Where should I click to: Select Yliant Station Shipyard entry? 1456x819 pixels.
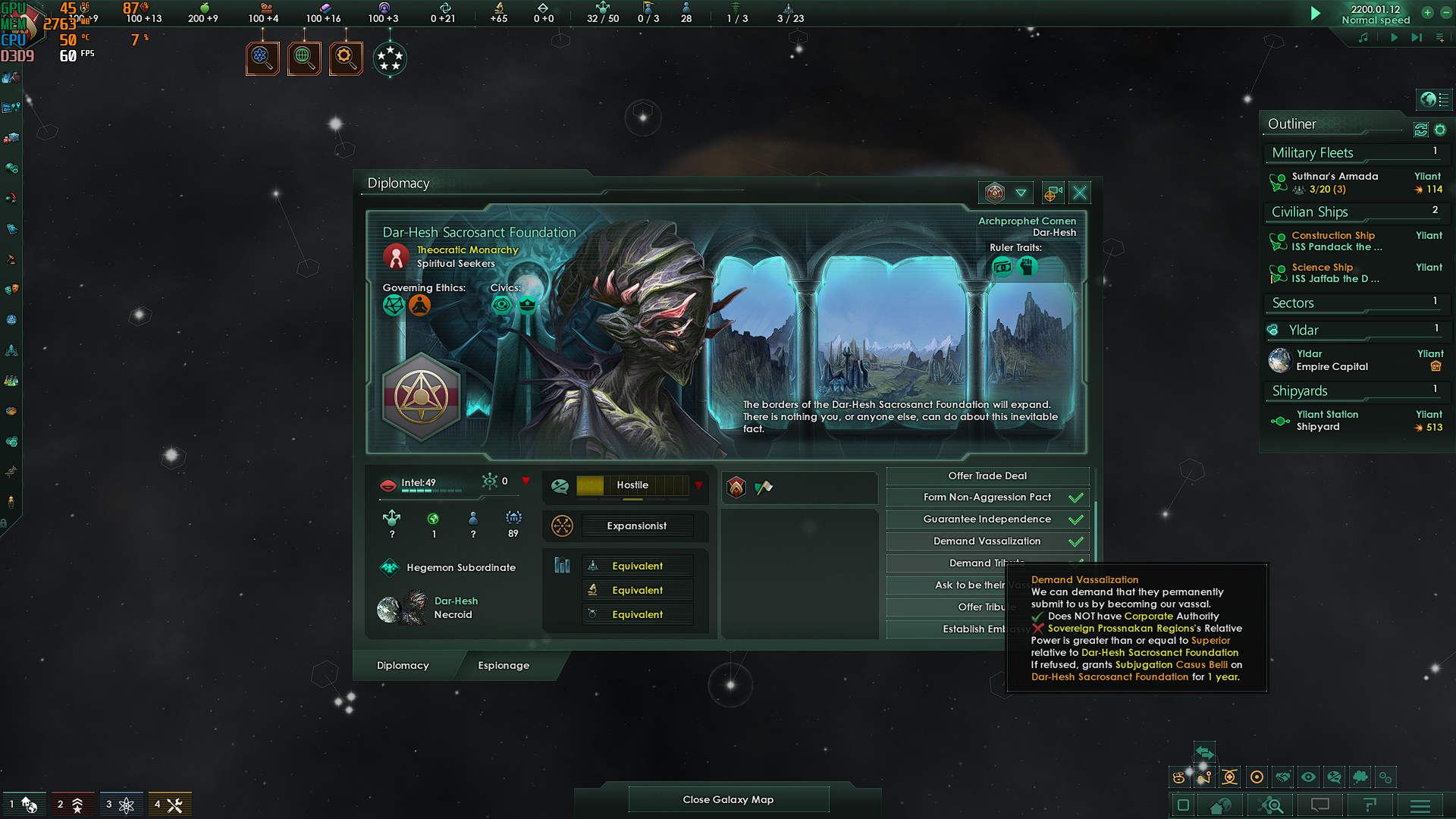point(1327,421)
